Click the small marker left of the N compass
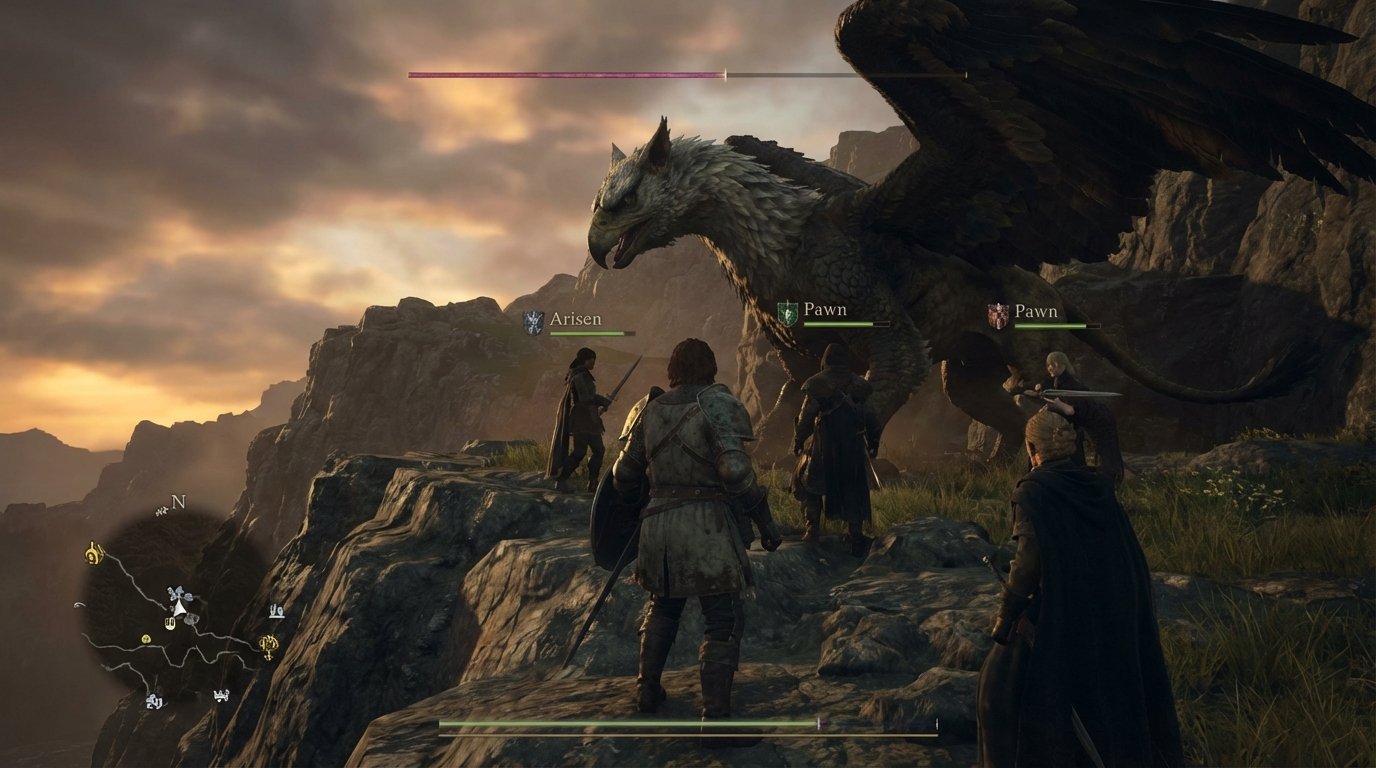1376x768 pixels. tap(160, 510)
